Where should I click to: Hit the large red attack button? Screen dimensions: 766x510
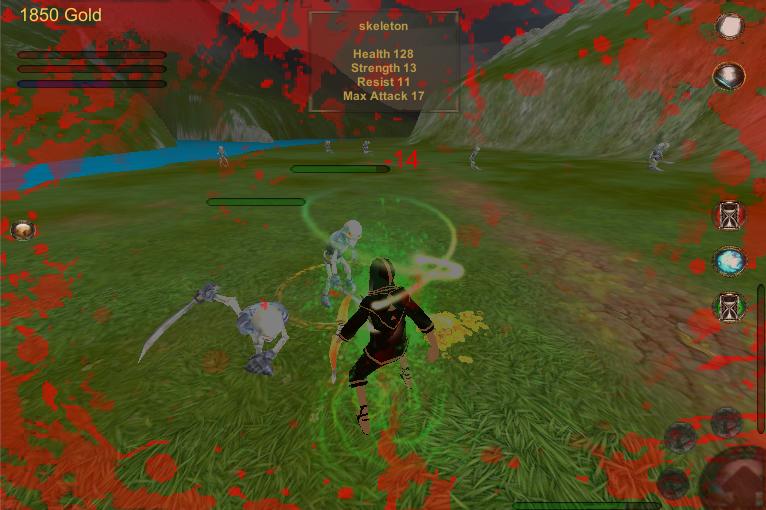pos(738,481)
